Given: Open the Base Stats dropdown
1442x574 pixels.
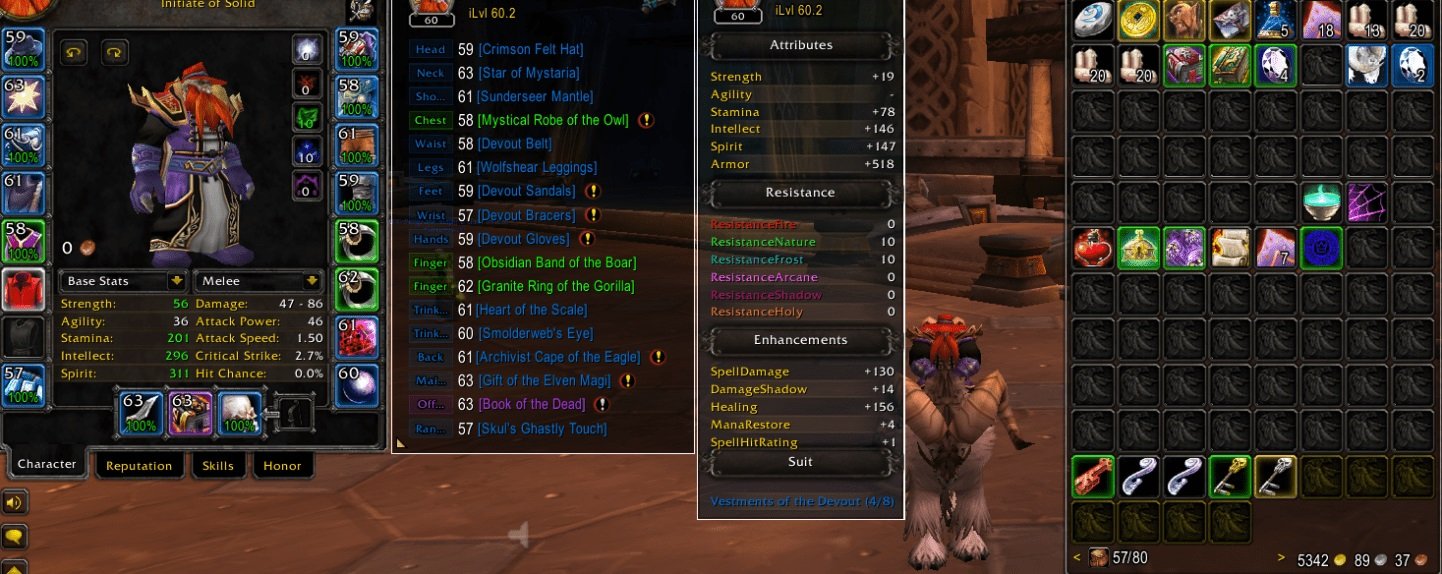Looking at the screenshot, I should [123, 281].
